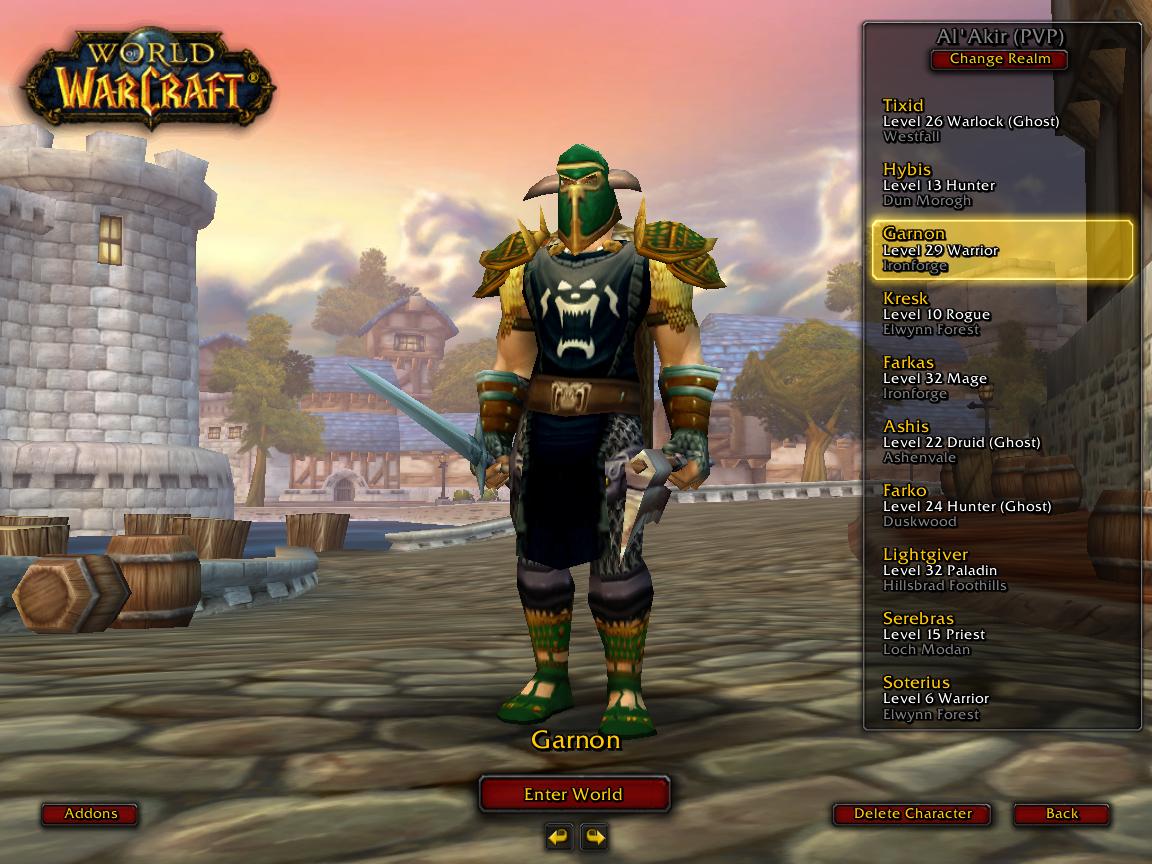The image size is (1152, 864).
Task: Click the Enter World button
Action: (x=573, y=794)
